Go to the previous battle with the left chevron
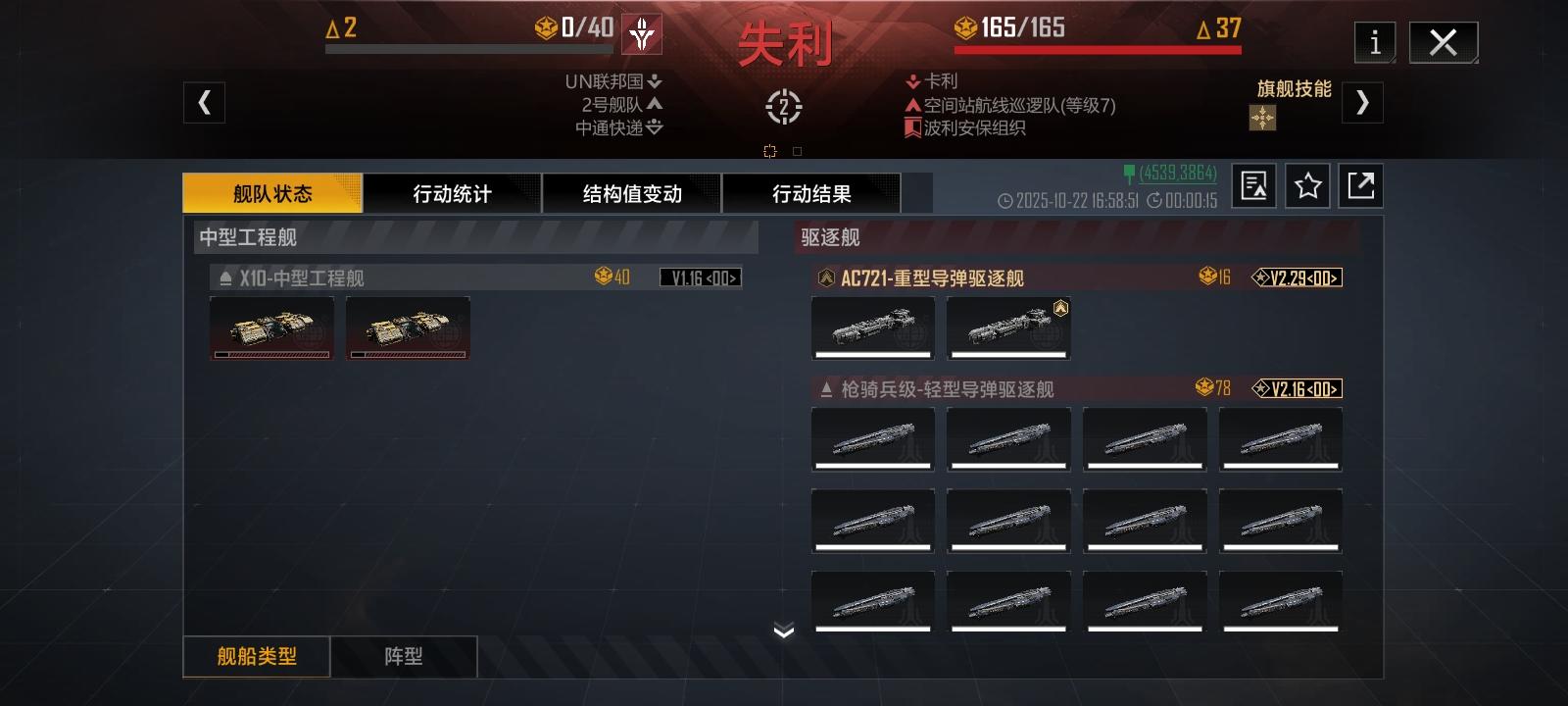This screenshot has width=1568, height=706. 204,102
